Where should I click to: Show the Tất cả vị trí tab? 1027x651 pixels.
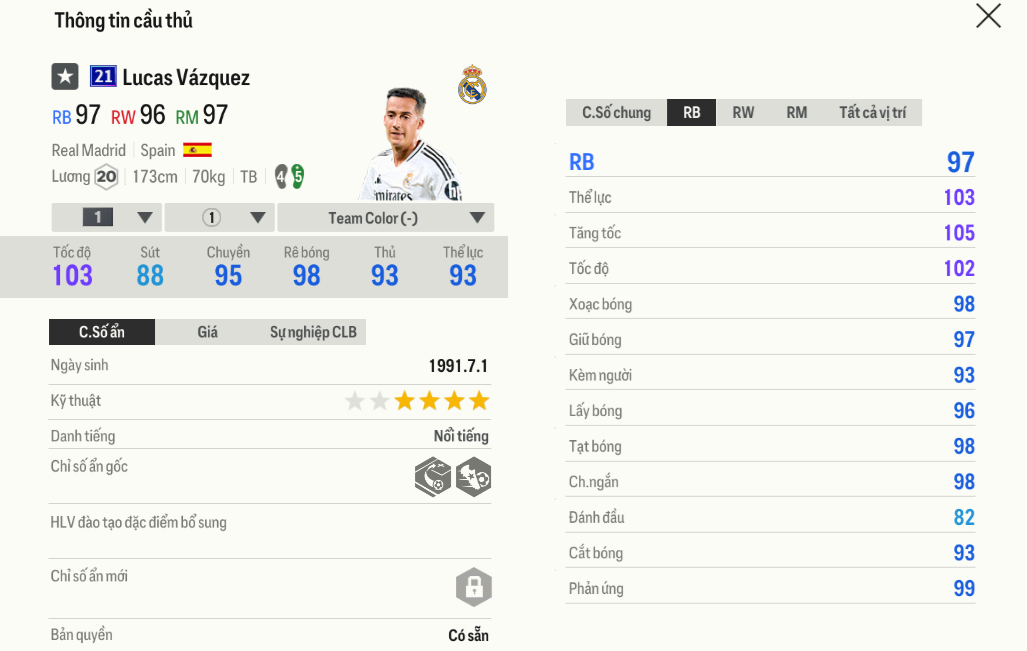(872, 113)
